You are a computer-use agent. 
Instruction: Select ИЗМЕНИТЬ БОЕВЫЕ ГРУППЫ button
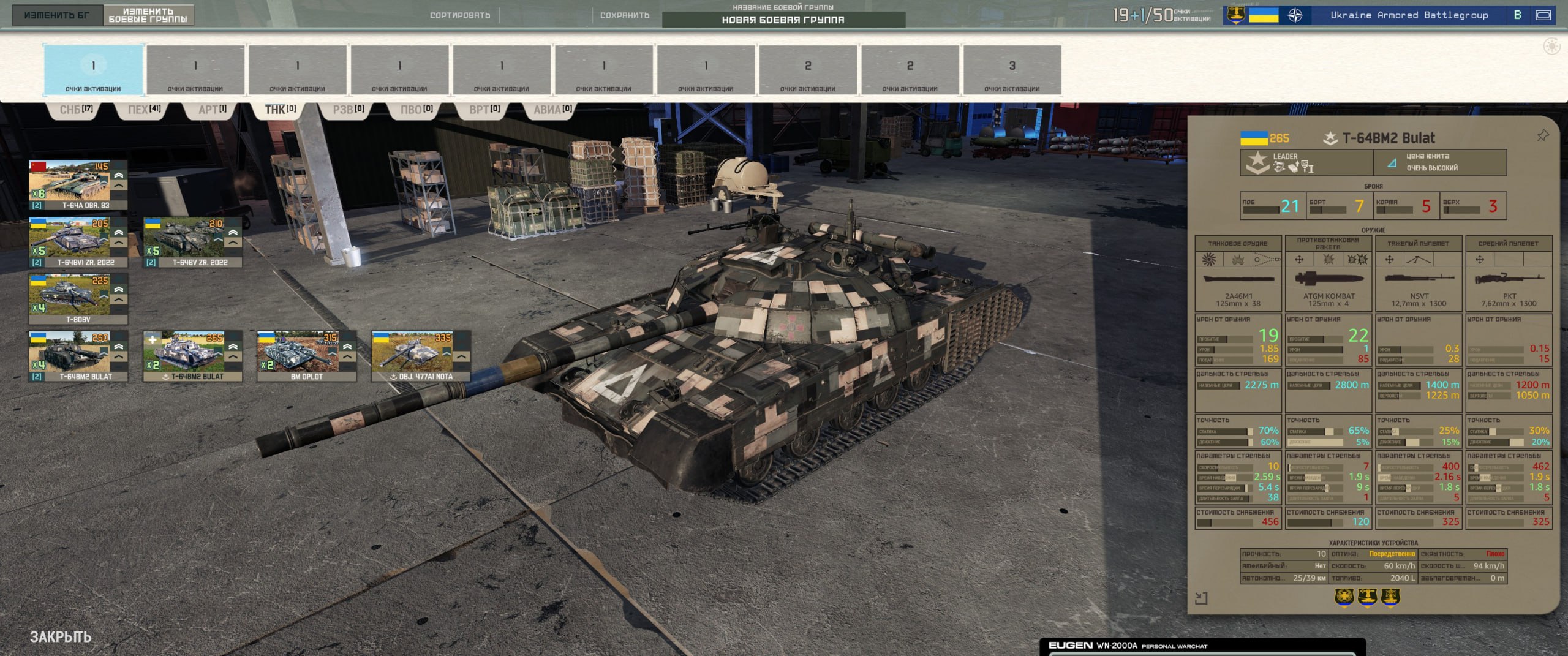click(148, 15)
